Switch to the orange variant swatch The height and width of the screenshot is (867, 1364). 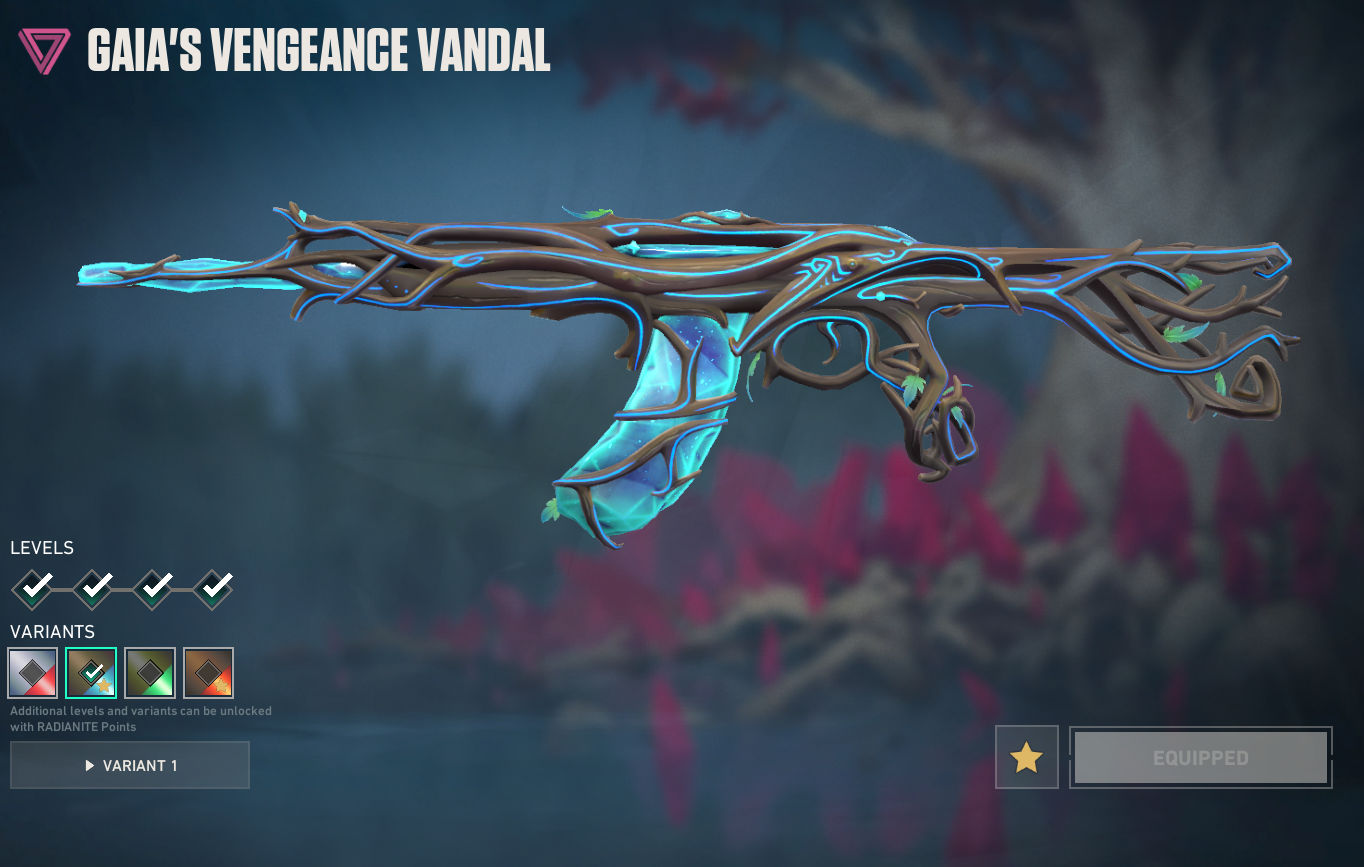[209, 673]
